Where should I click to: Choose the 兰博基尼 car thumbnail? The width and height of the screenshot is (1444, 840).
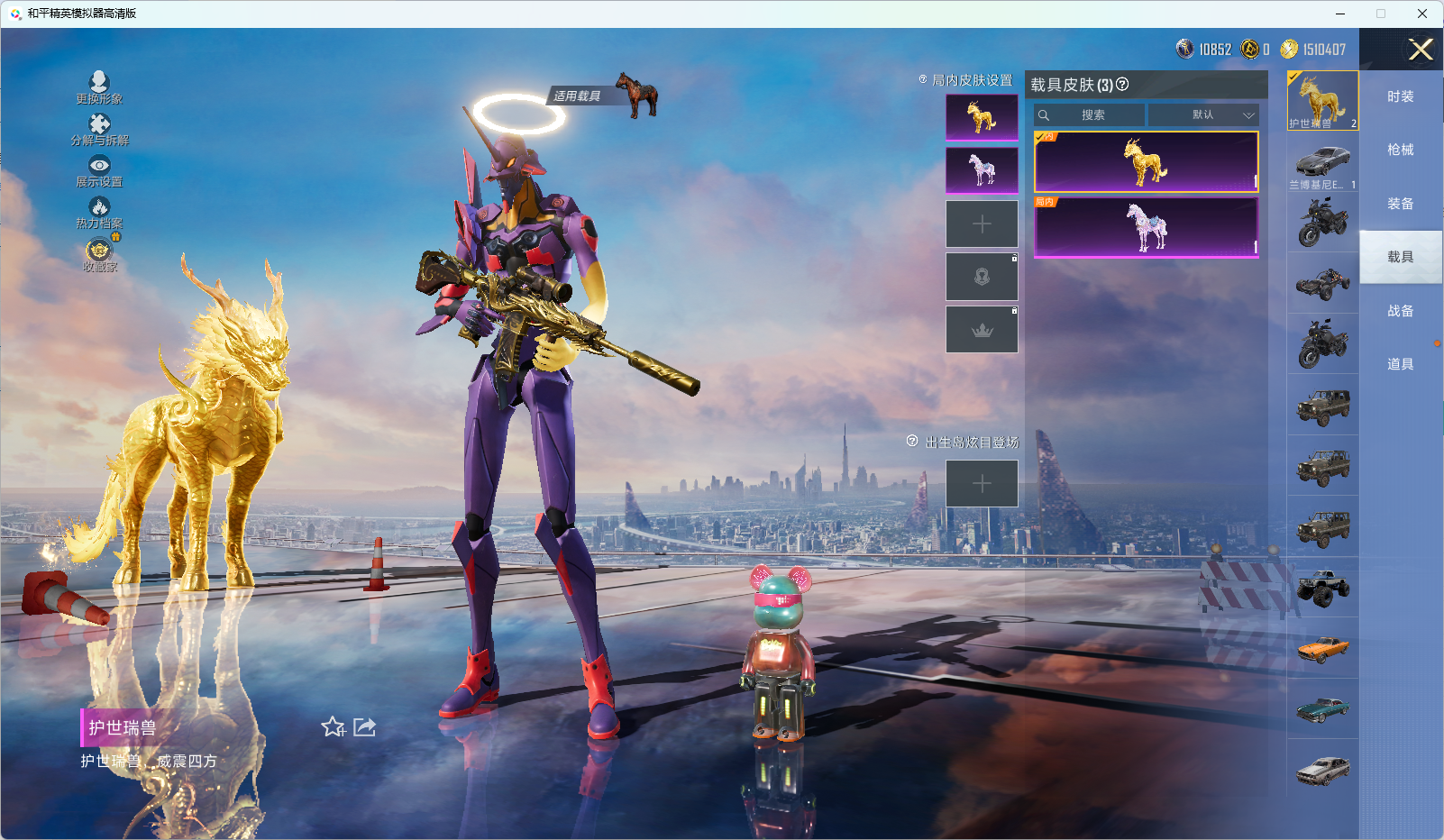pyautogui.click(x=1322, y=163)
